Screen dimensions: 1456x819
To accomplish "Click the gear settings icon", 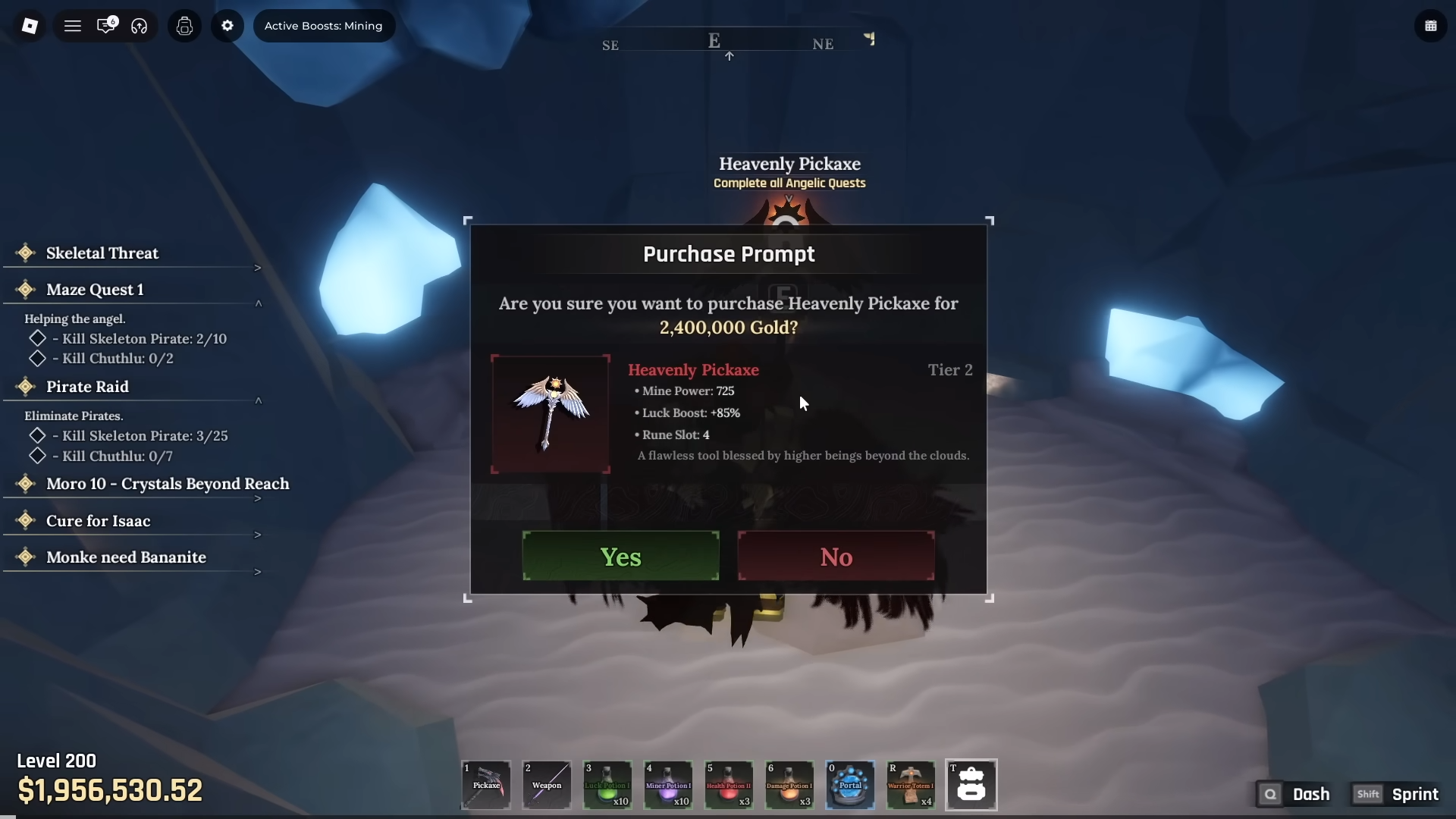I will click(227, 26).
